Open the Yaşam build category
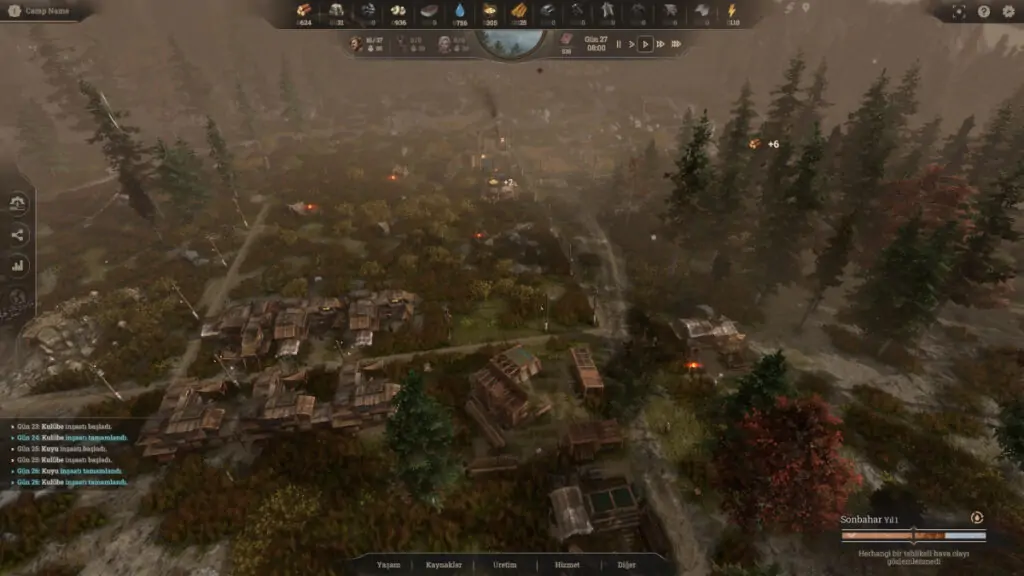The width and height of the screenshot is (1024, 576). [x=388, y=565]
